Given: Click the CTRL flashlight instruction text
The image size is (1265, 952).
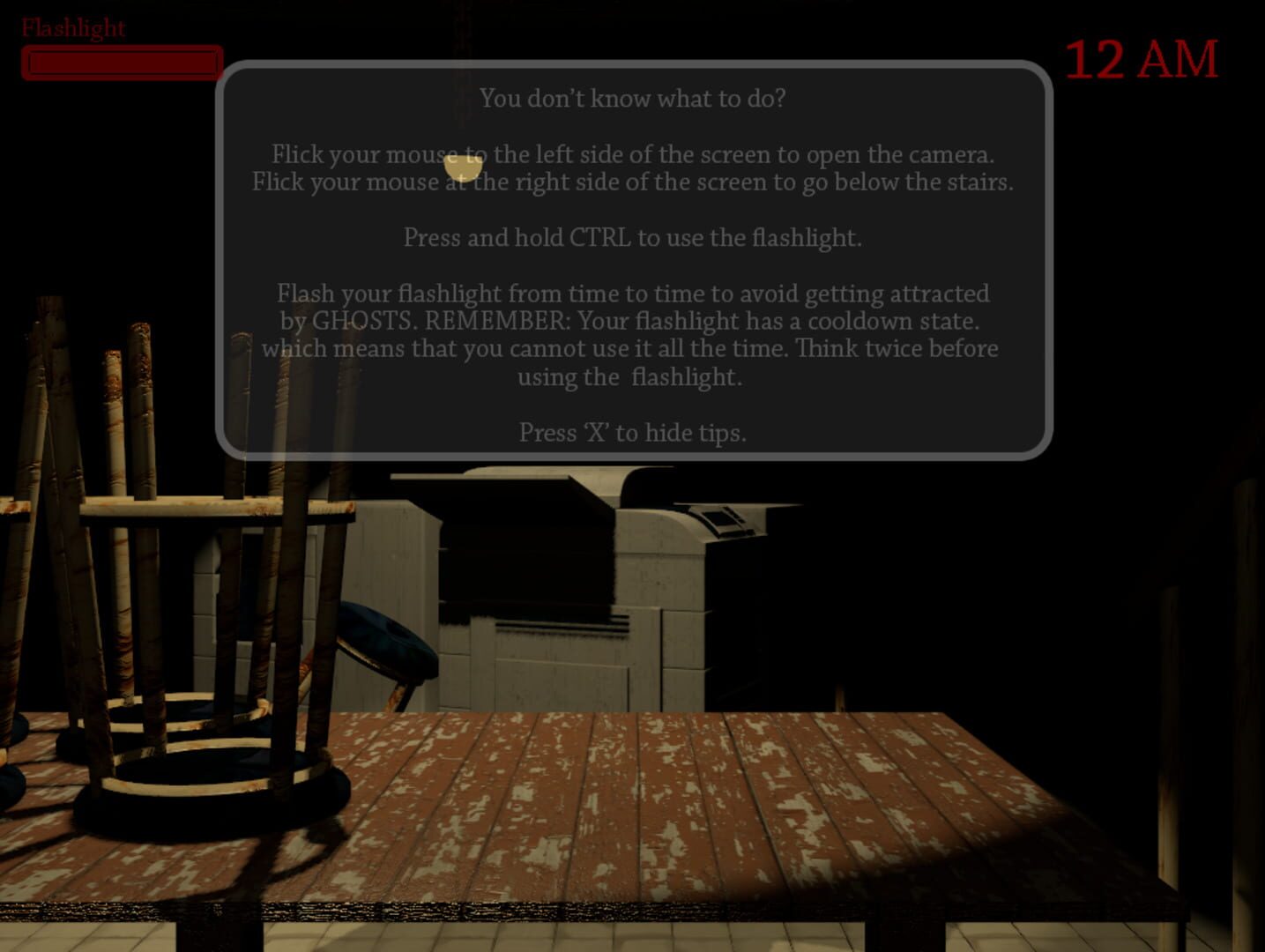Looking at the screenshot, I should click(x=633, y=237).
